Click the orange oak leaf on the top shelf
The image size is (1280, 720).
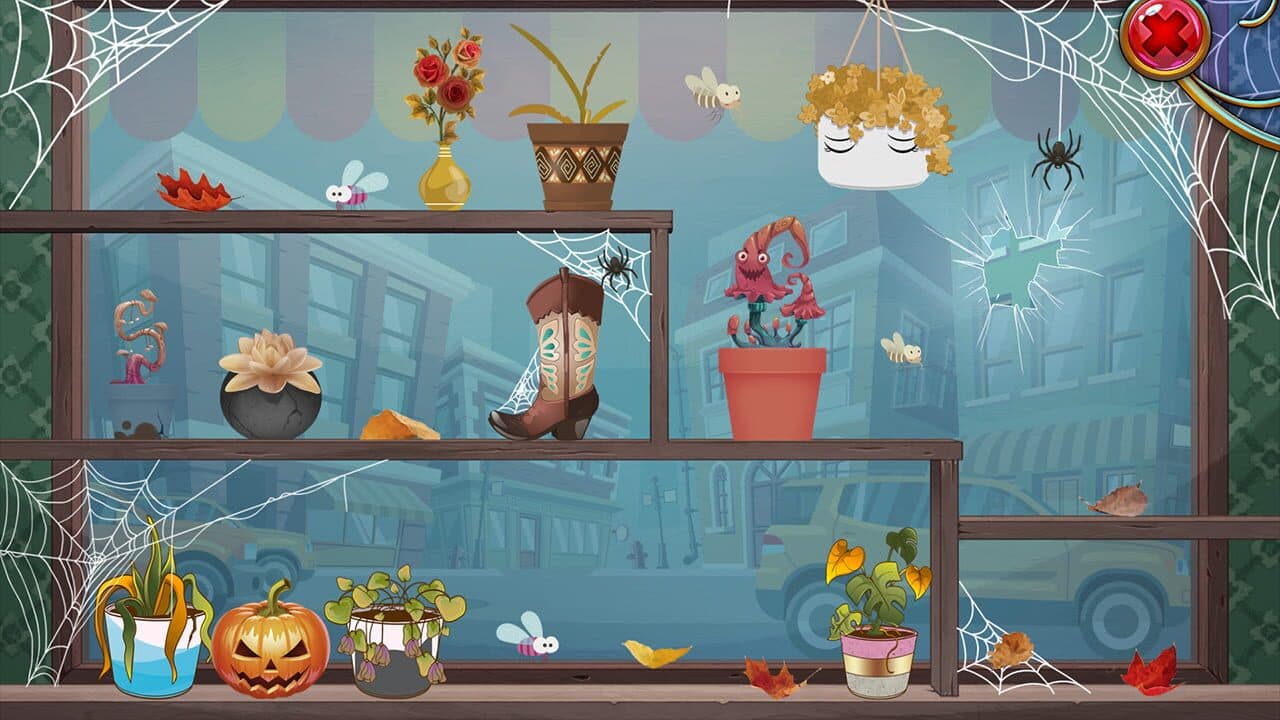pyautogui.click(x=192, y=188)
